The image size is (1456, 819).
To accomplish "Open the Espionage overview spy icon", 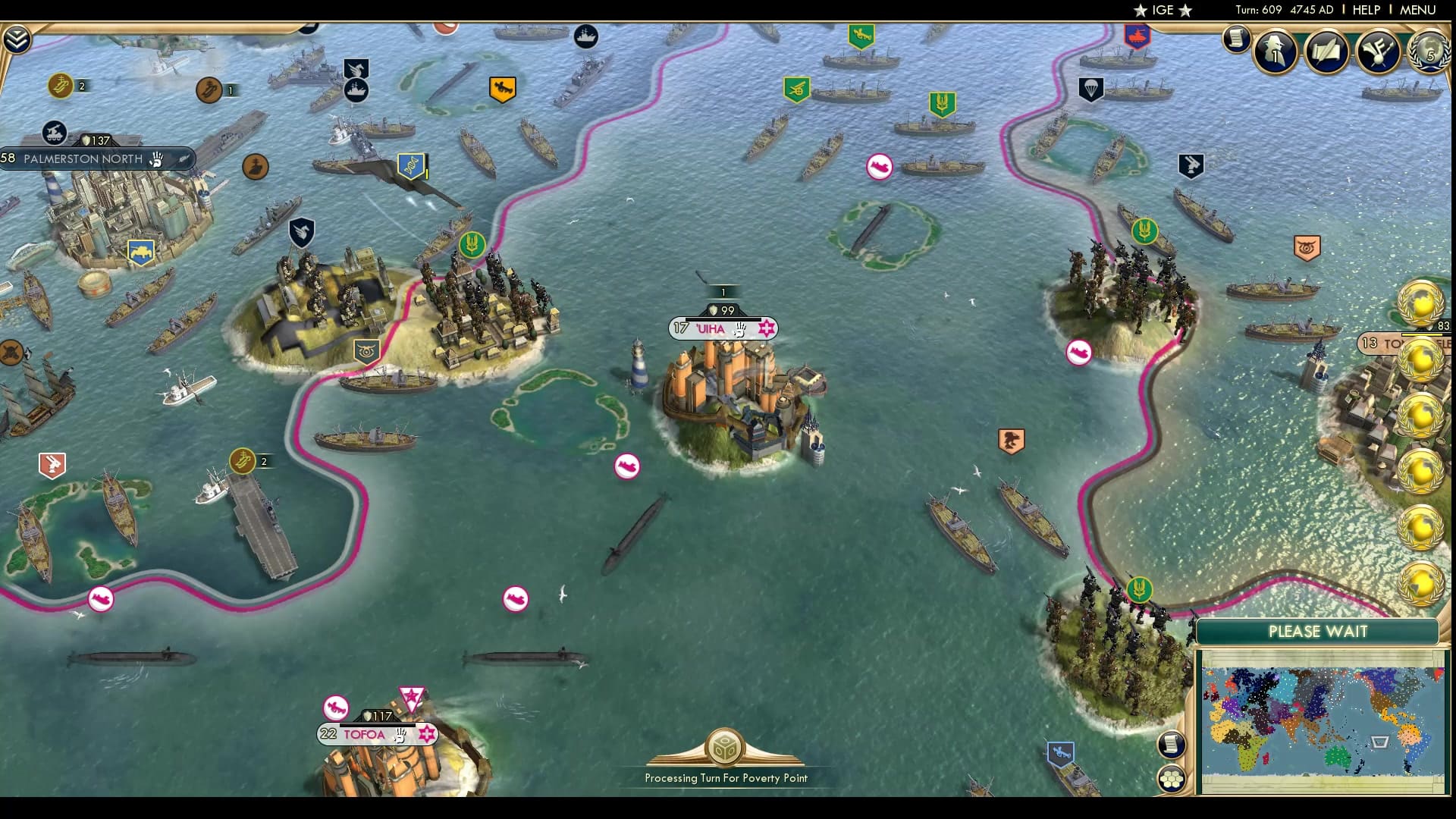I will pos(1275,52).
